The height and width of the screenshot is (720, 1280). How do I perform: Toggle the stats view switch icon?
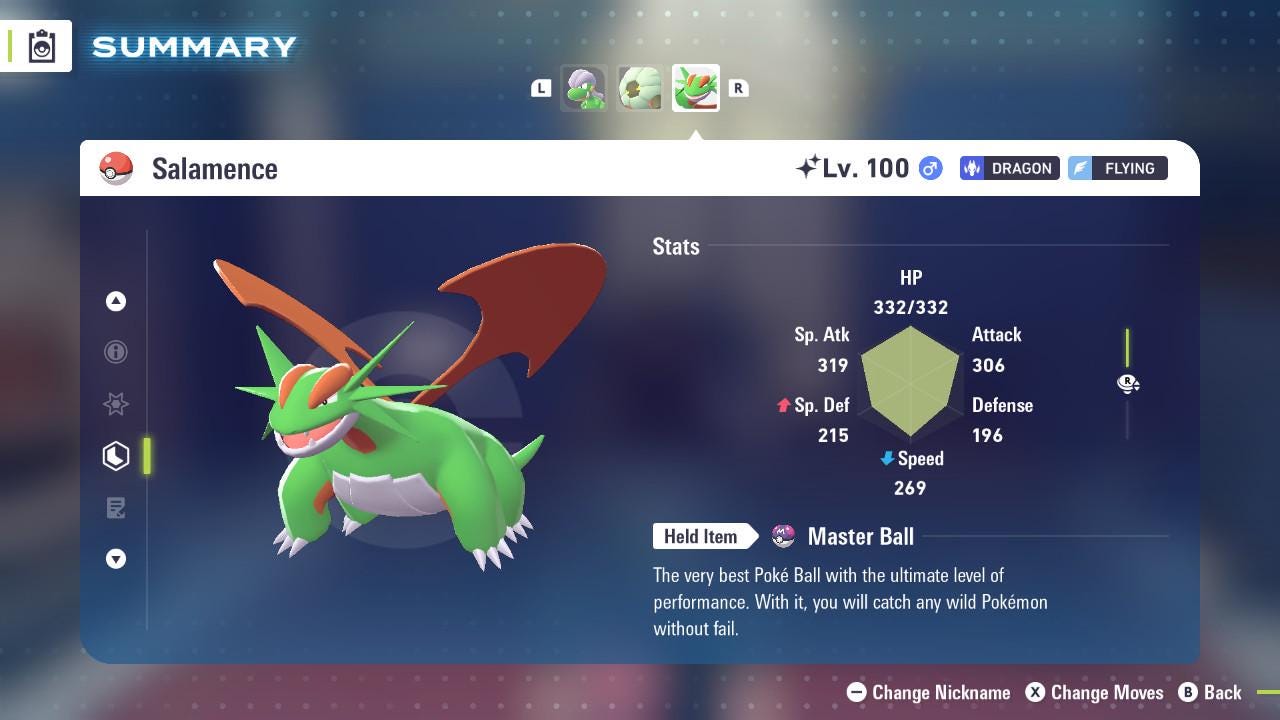tap(1128, 383)
